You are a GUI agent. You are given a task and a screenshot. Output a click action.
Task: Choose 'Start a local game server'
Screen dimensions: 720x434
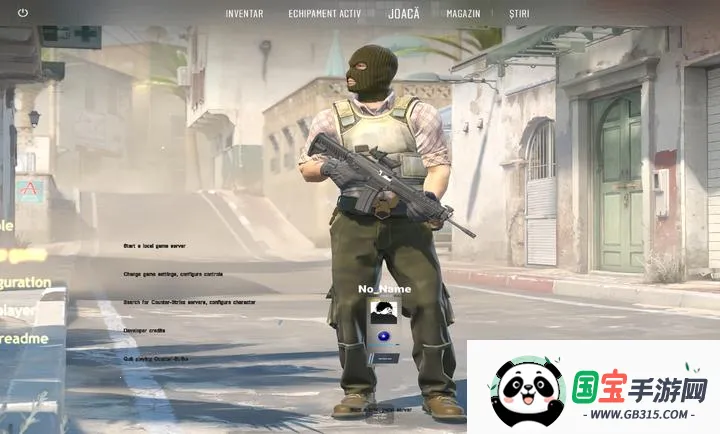click(154, 245)
